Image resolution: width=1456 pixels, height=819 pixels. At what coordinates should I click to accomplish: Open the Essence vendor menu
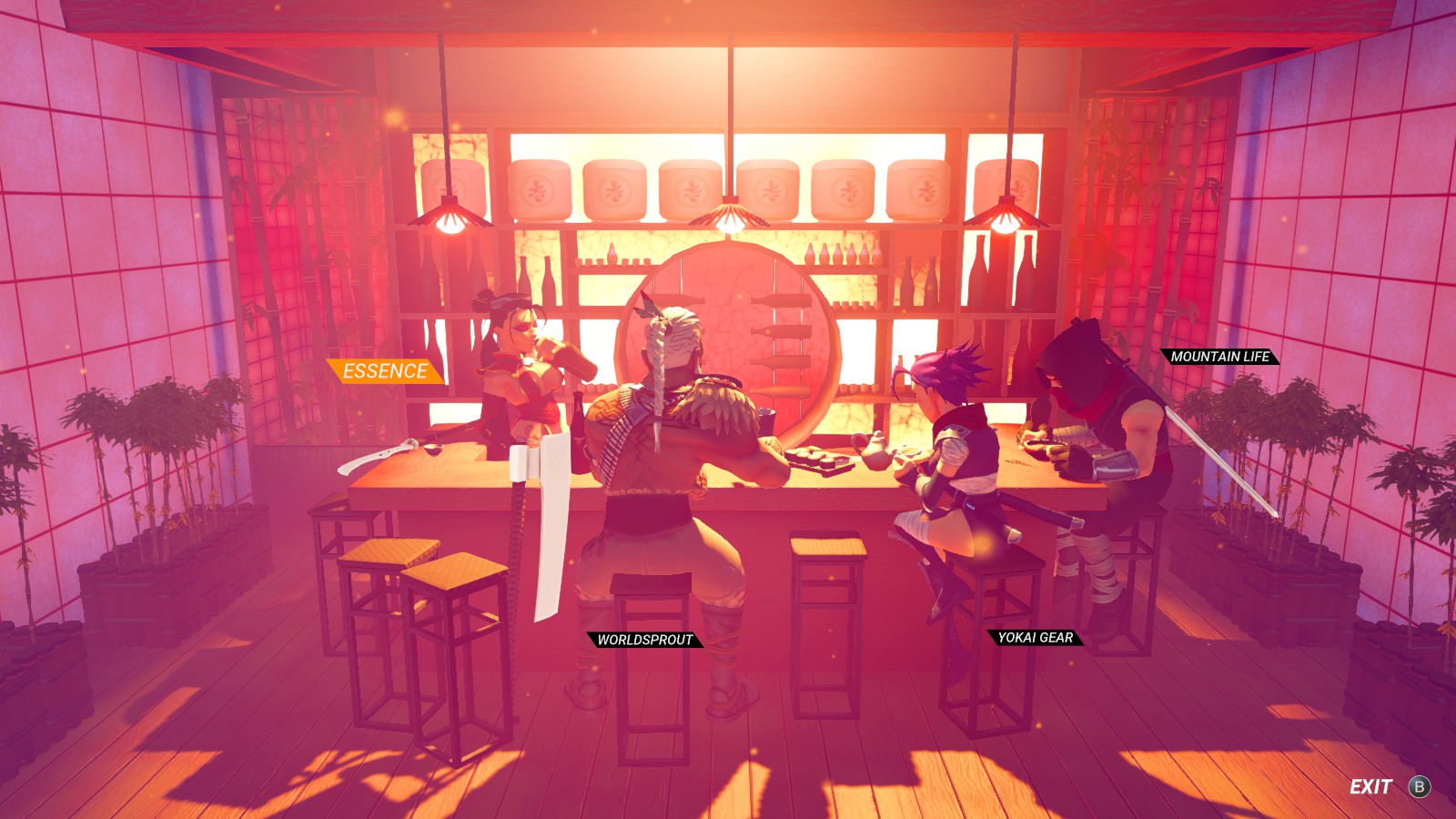tap(384, 371)
